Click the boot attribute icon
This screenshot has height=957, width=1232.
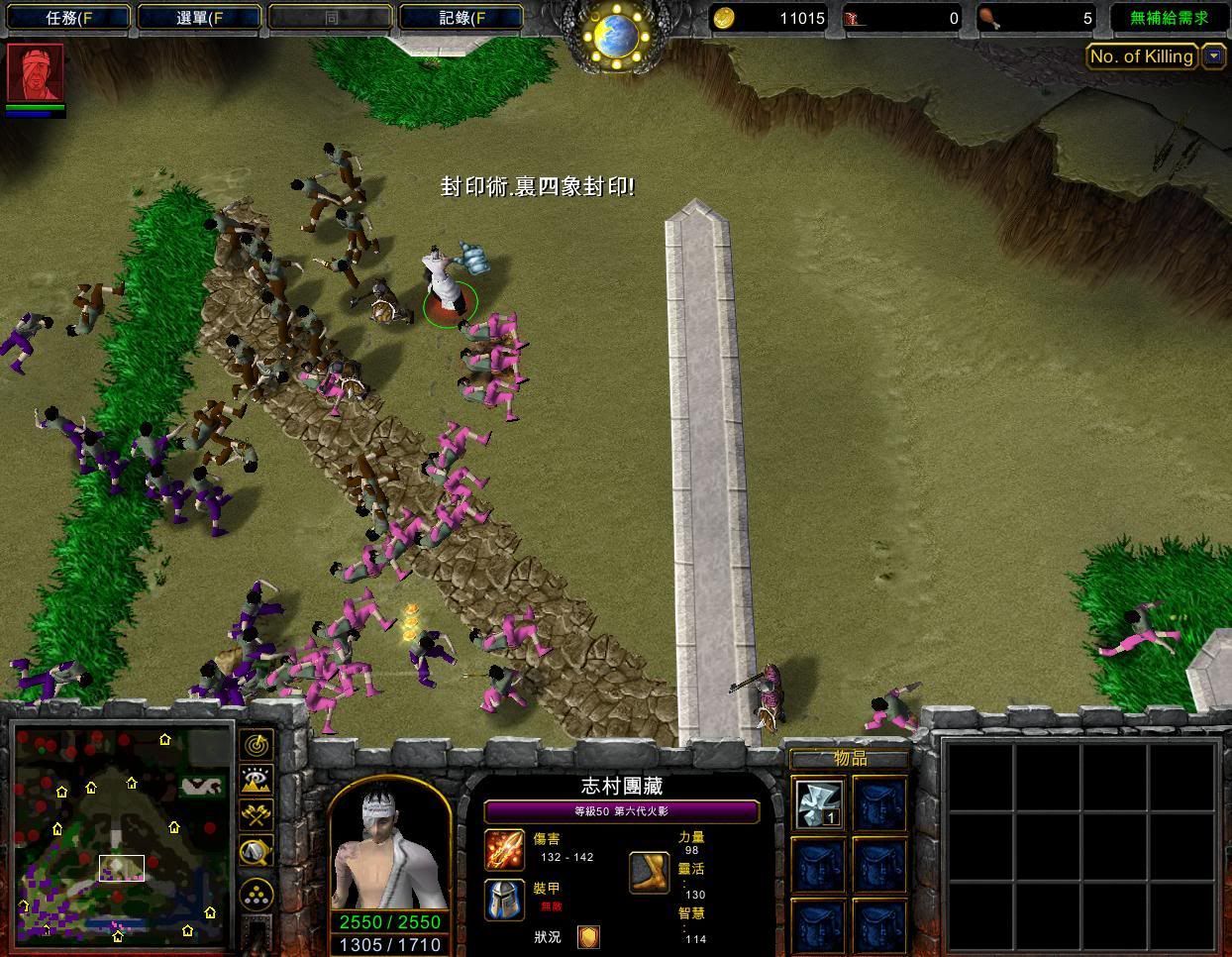tap(650, 872)
